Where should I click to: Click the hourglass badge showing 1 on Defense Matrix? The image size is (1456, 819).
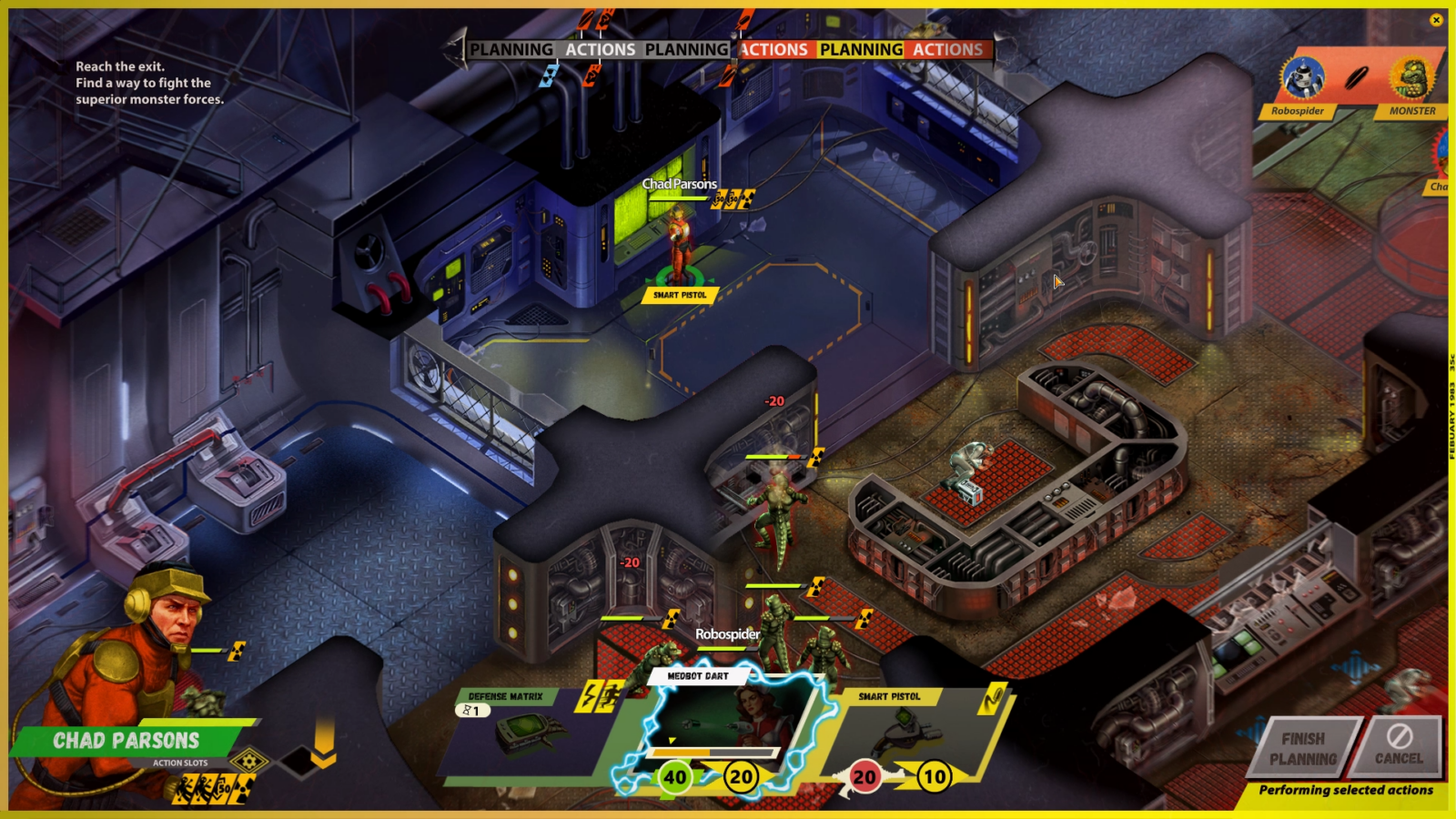[x=473, y=709]
